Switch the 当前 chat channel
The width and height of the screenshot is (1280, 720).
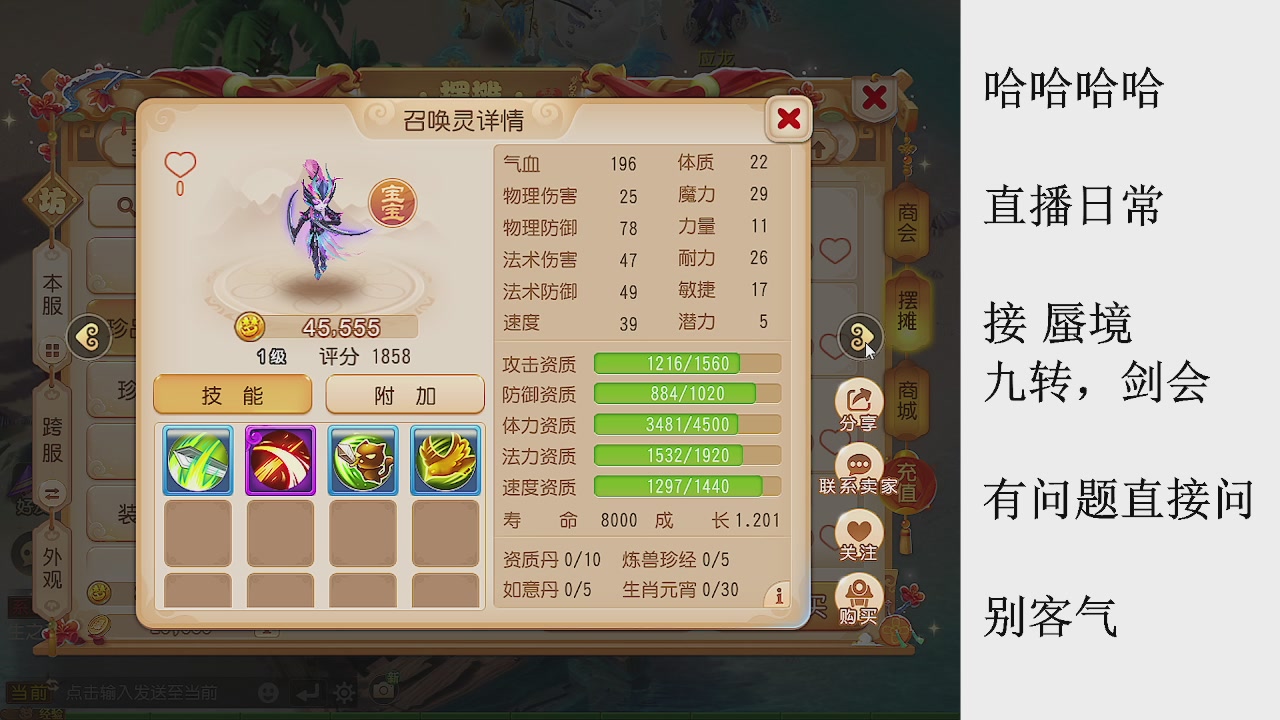click(28, 691)
